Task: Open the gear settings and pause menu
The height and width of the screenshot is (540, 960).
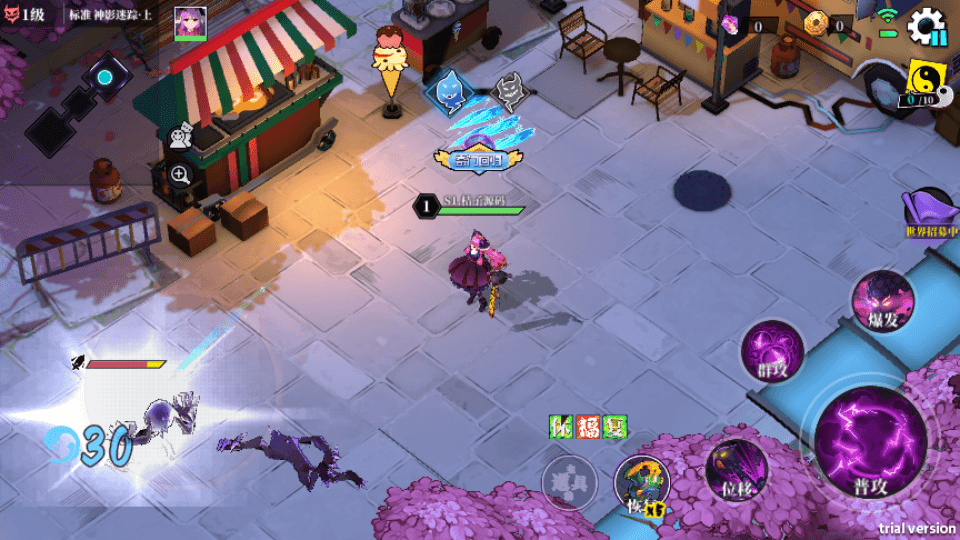Action: 926,26
